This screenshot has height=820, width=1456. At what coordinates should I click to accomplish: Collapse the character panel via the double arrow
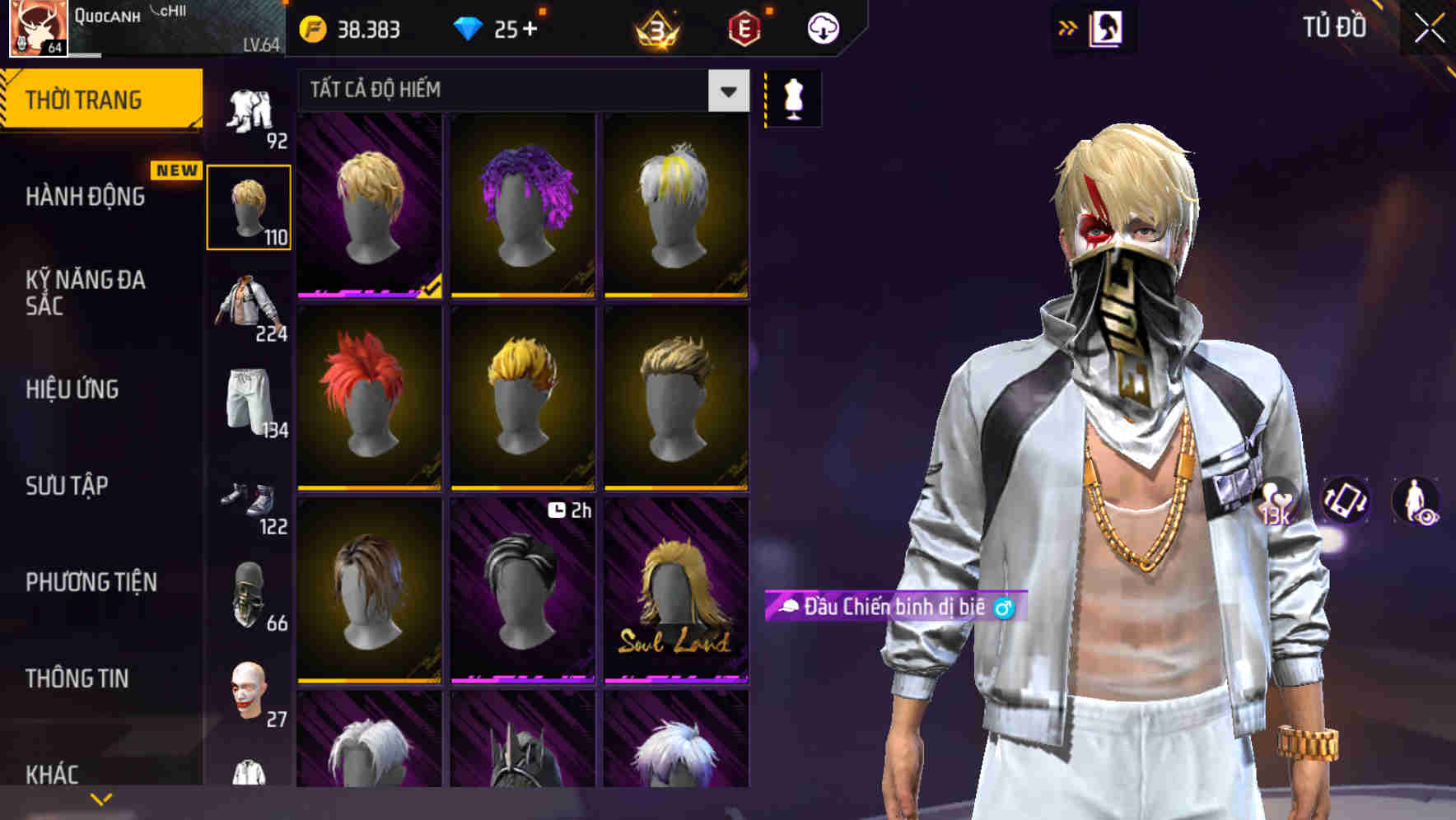[x=1068, y=27]
